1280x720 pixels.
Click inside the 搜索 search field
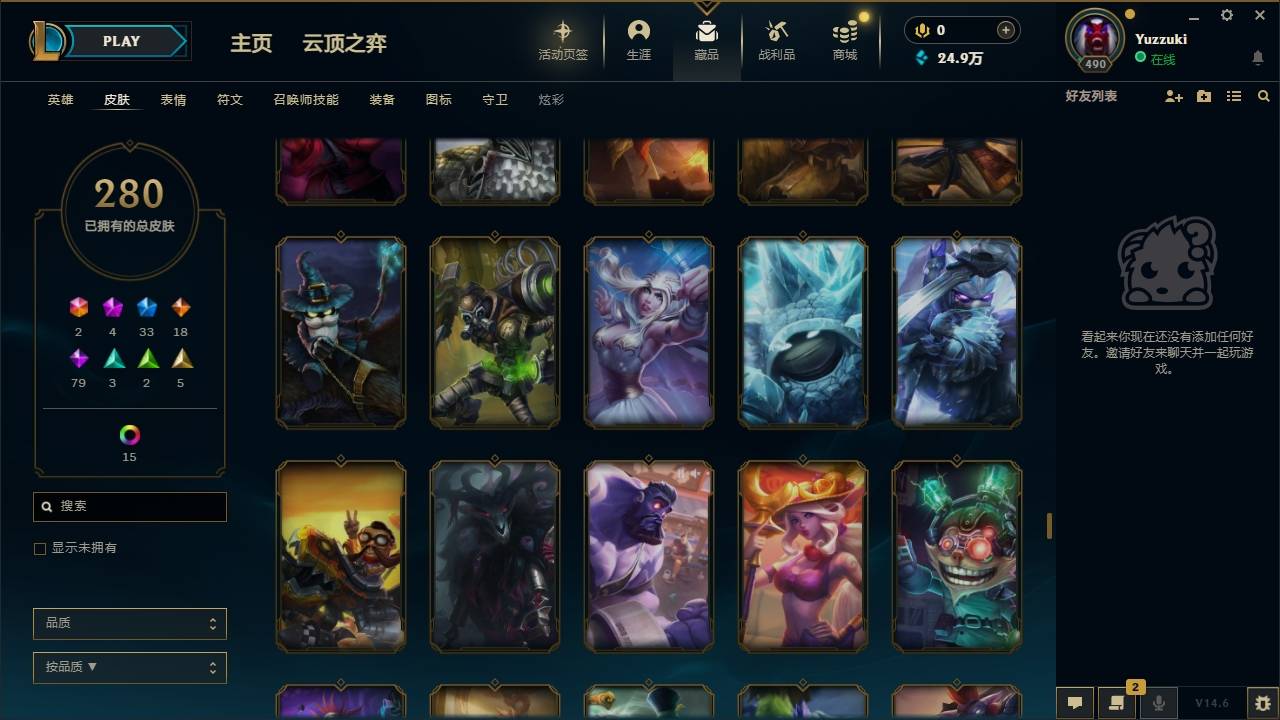129,507
